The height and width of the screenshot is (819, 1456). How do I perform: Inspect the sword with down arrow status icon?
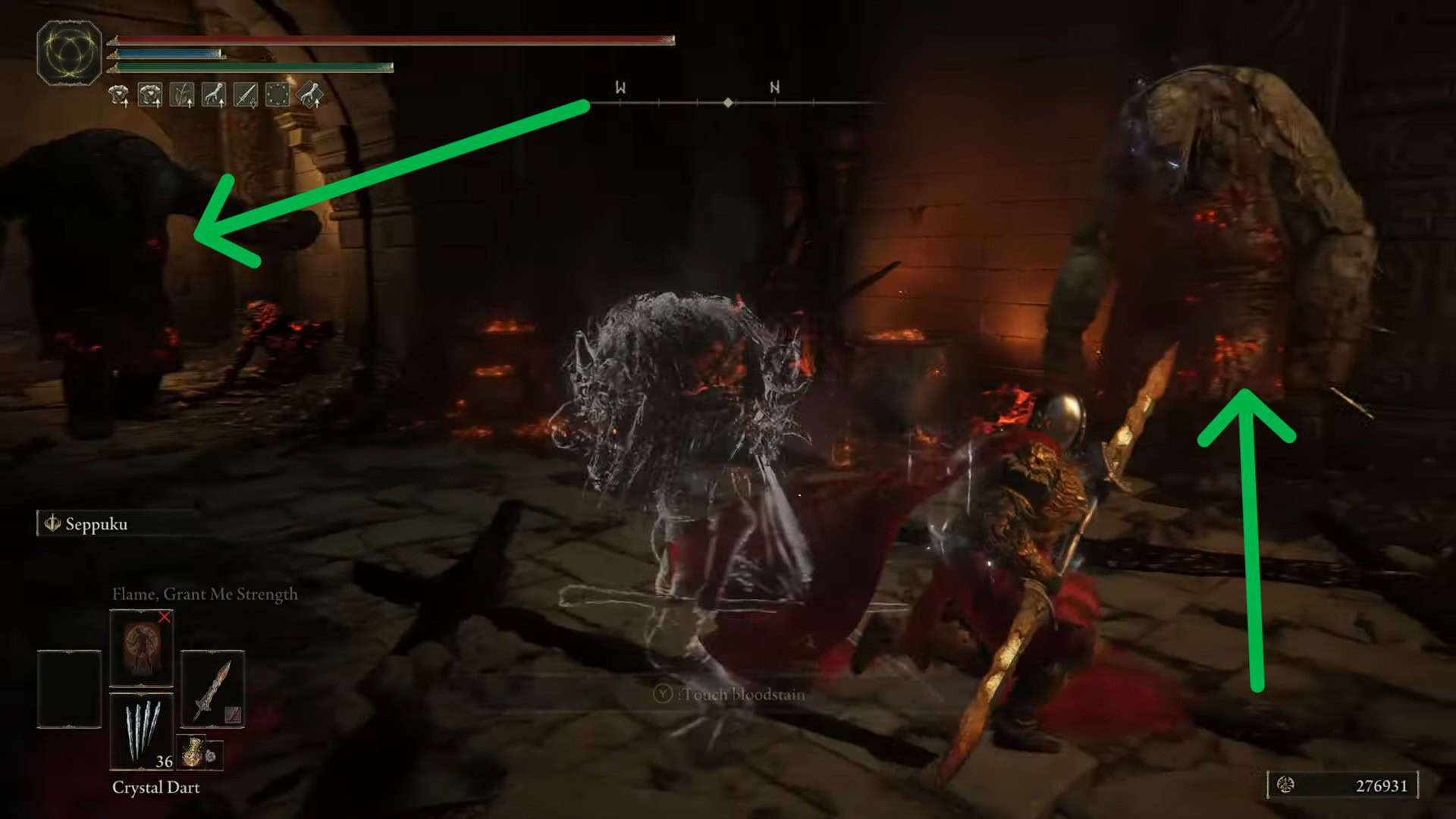click(x=246, y=95)
